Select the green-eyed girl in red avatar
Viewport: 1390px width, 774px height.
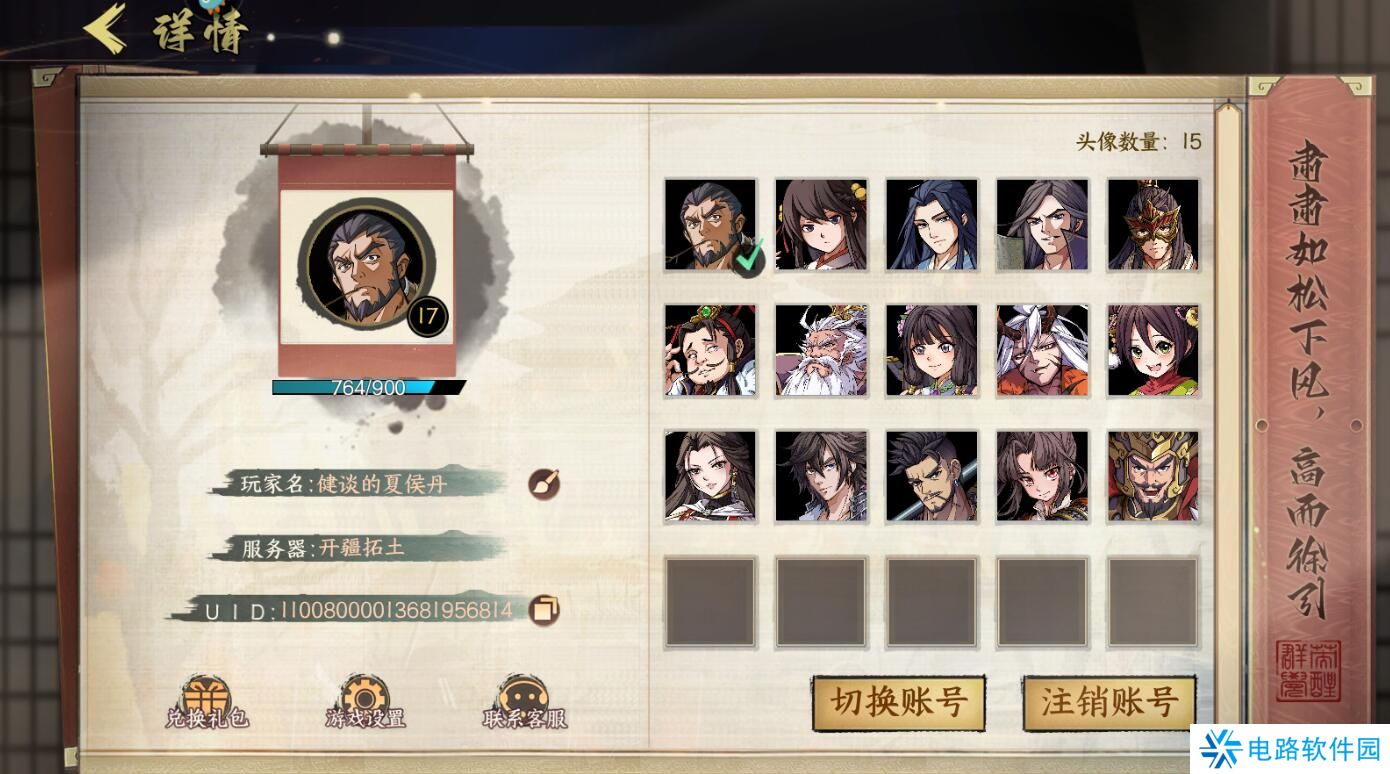[1152, 351]
